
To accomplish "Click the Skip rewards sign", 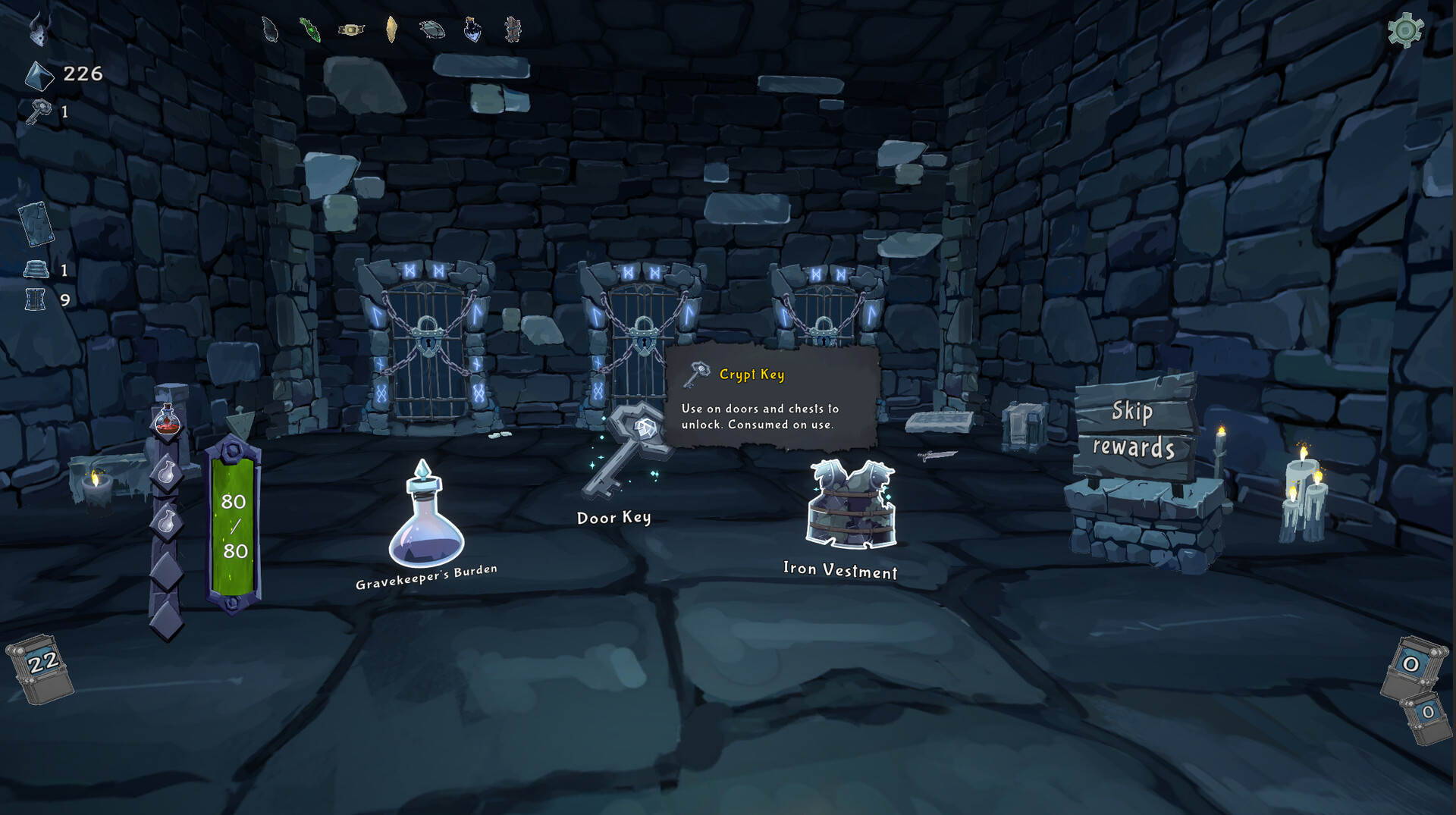I will pos(1133,429).
